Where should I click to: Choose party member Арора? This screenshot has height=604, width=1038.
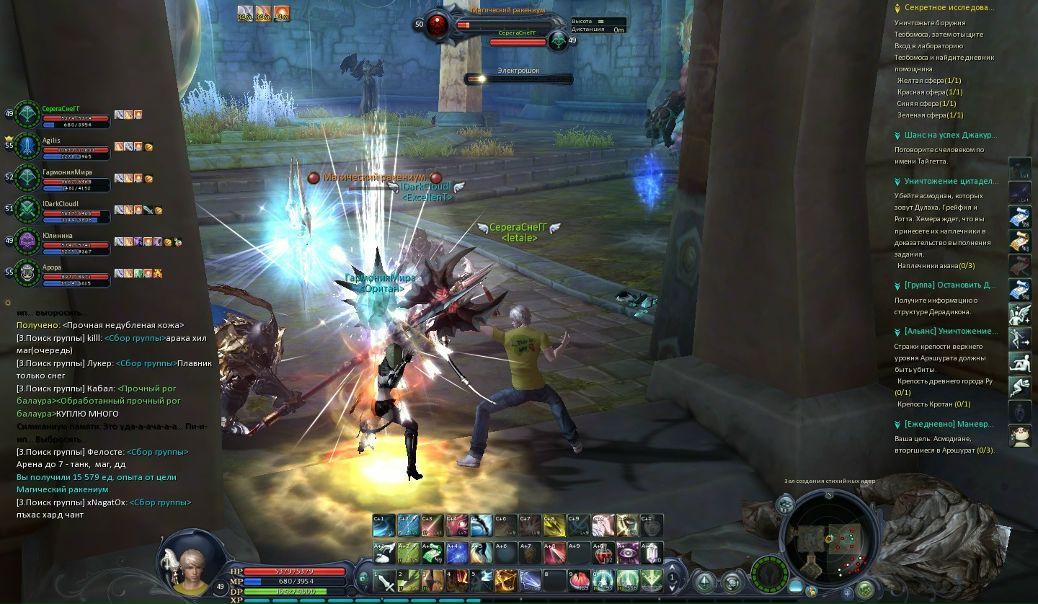(x=52, y=268)
